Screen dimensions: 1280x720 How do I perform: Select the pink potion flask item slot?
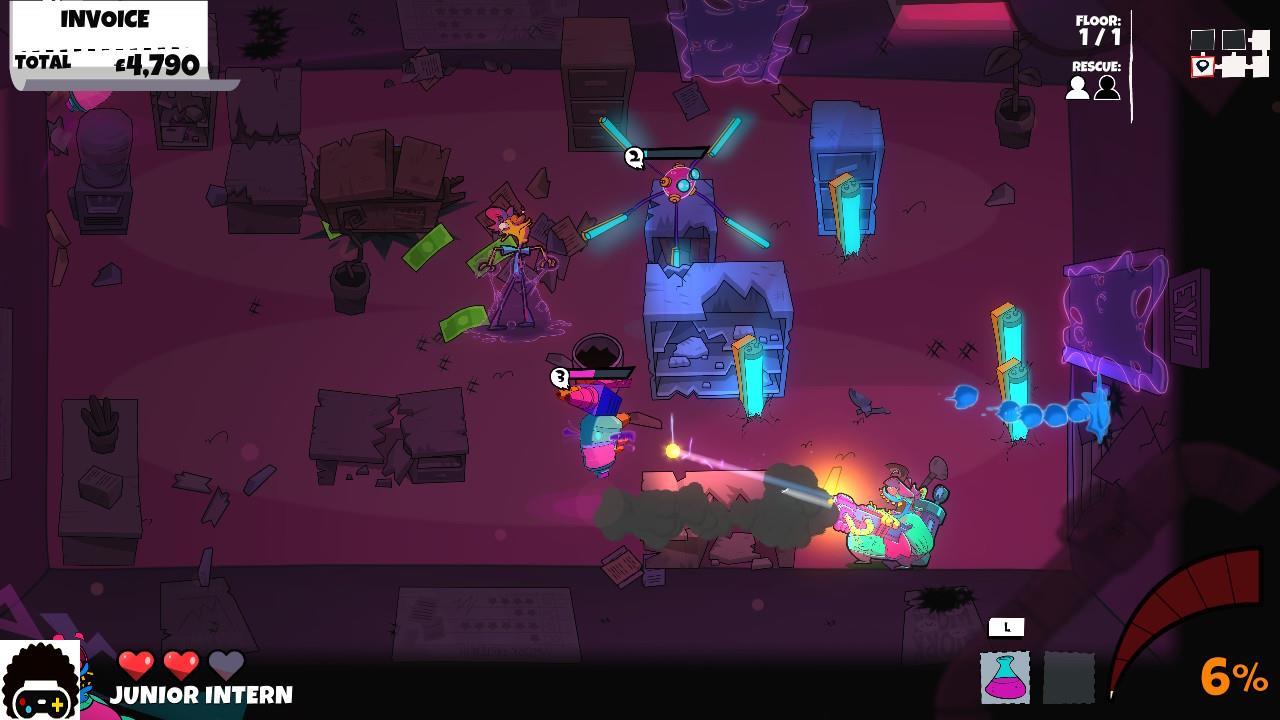coord(1005,677)
